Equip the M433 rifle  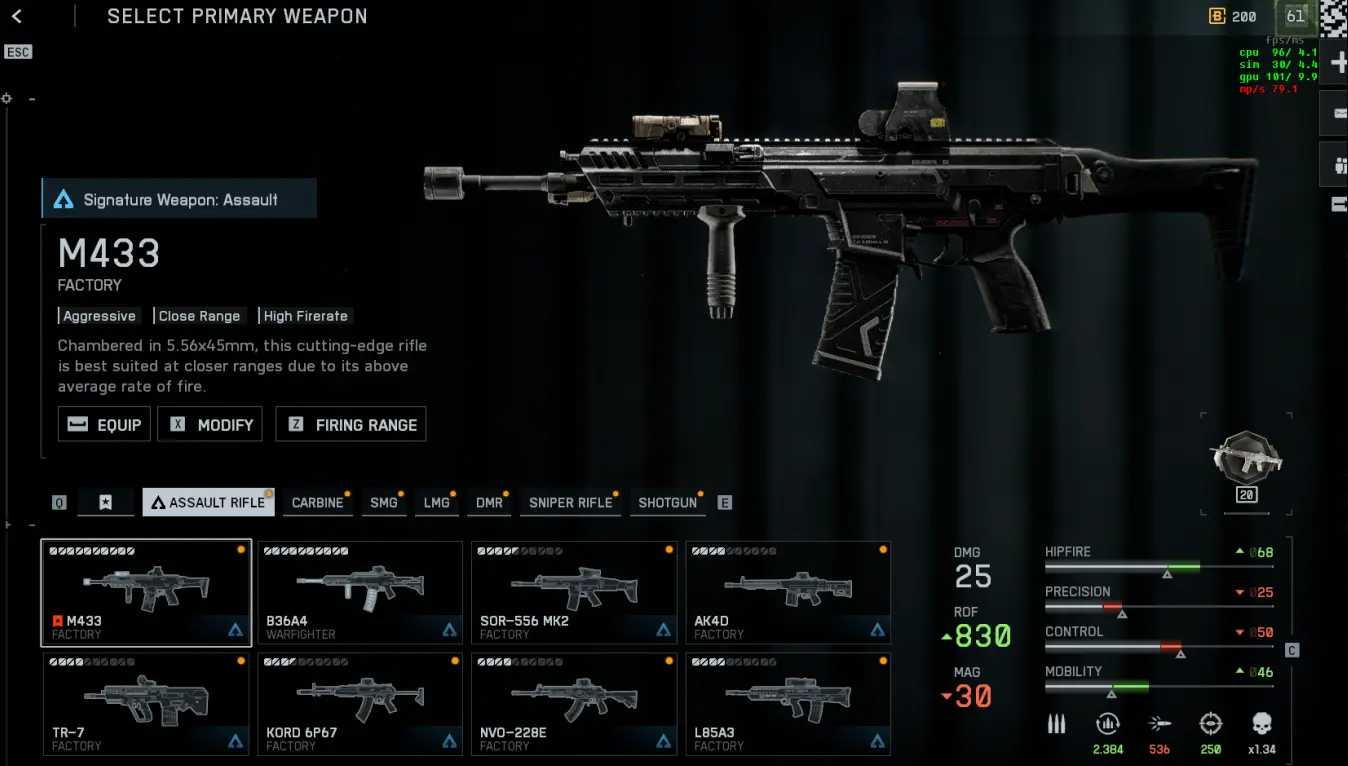[x=105, y=425]
